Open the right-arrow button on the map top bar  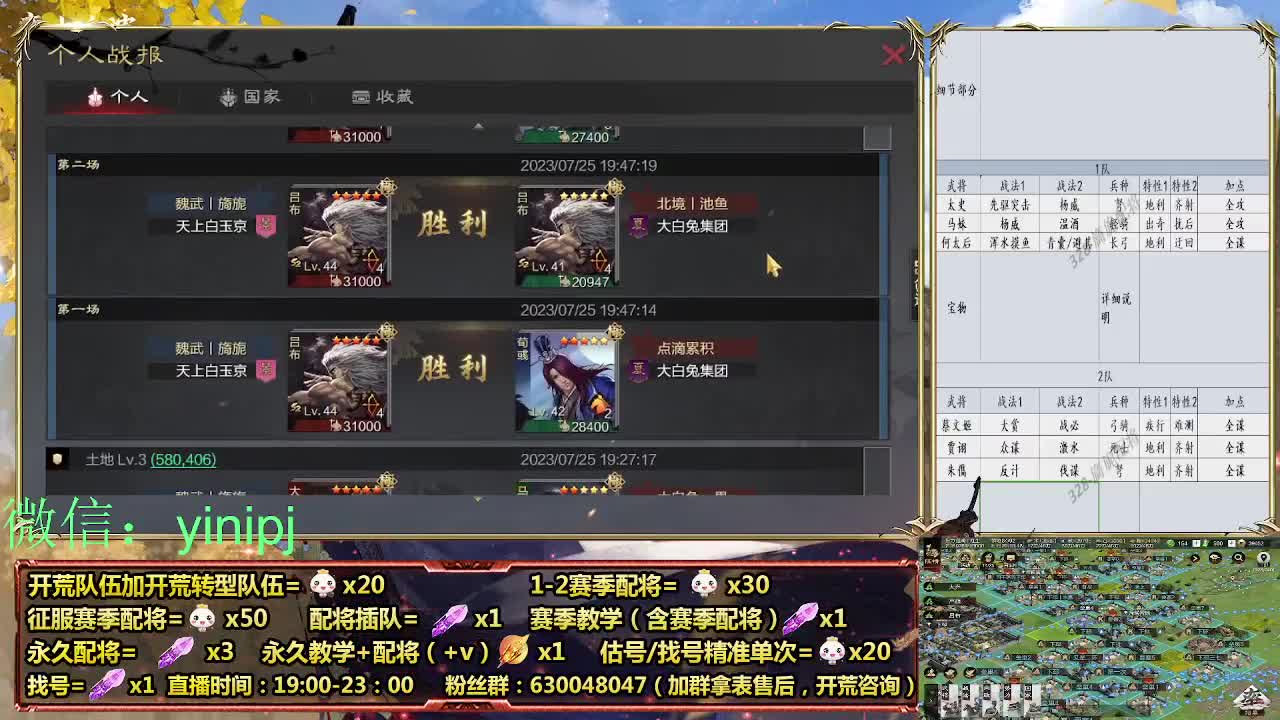(1195, 558)
